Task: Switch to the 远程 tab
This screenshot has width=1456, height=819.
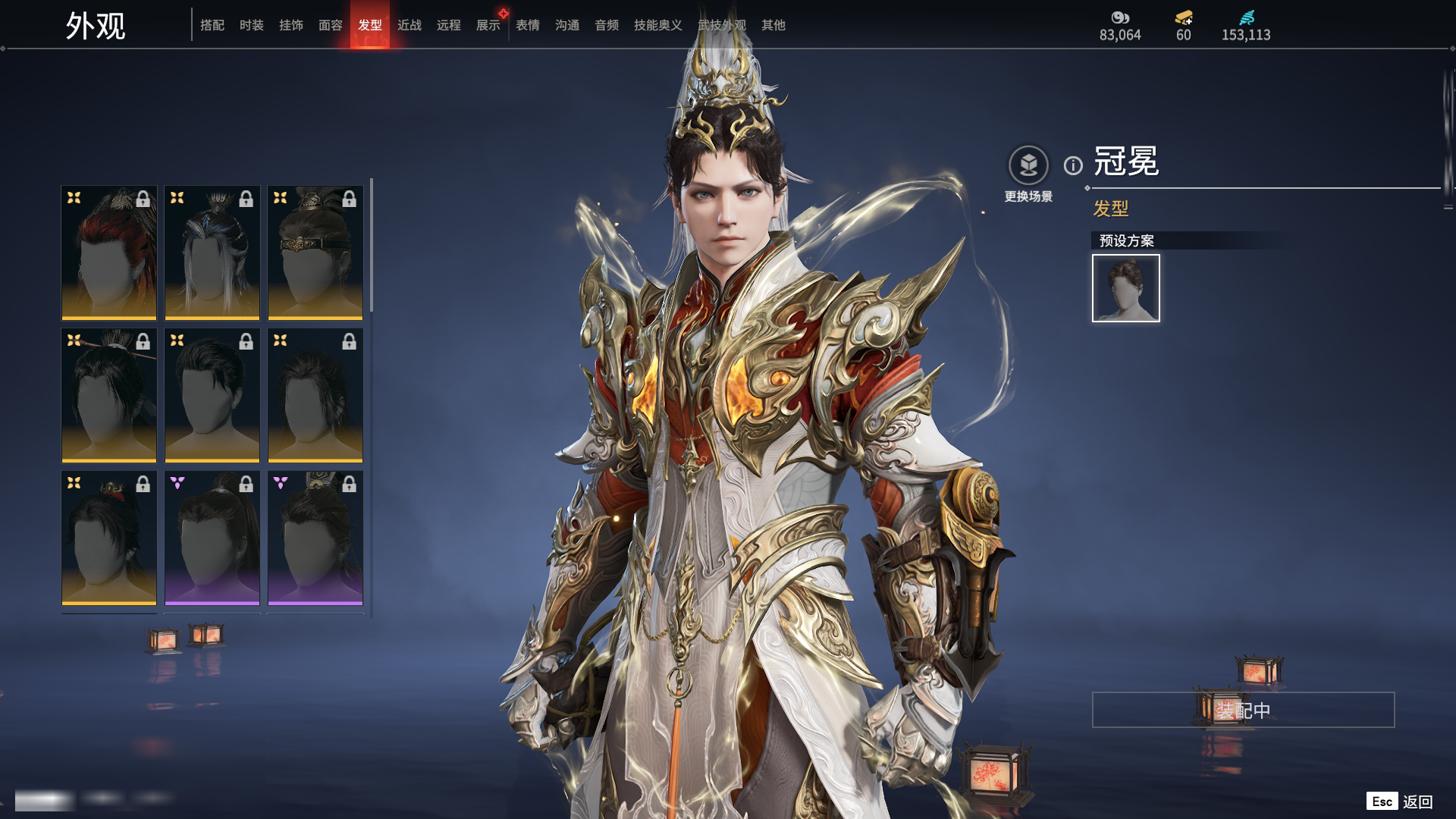Action: pos(449,25)
